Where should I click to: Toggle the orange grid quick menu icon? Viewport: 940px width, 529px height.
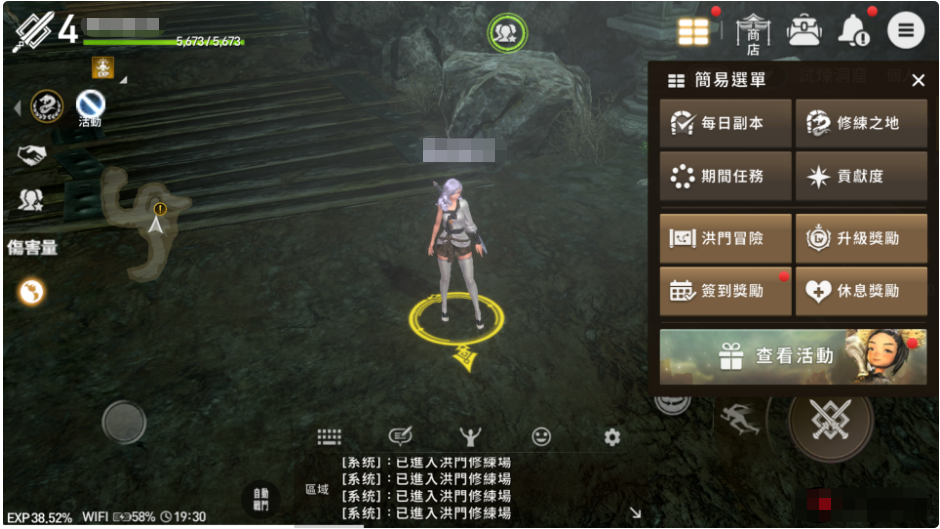coord(693,31)
